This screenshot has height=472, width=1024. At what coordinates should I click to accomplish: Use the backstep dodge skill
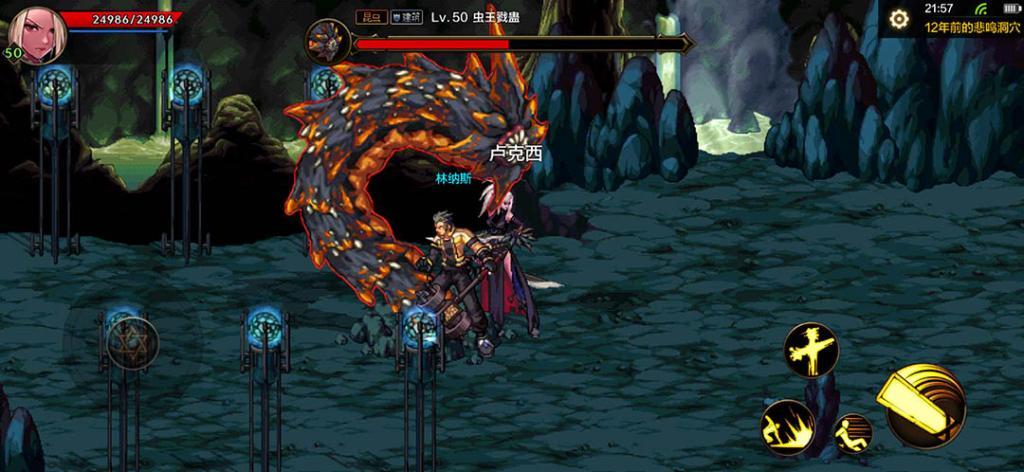tap(852, 432)
